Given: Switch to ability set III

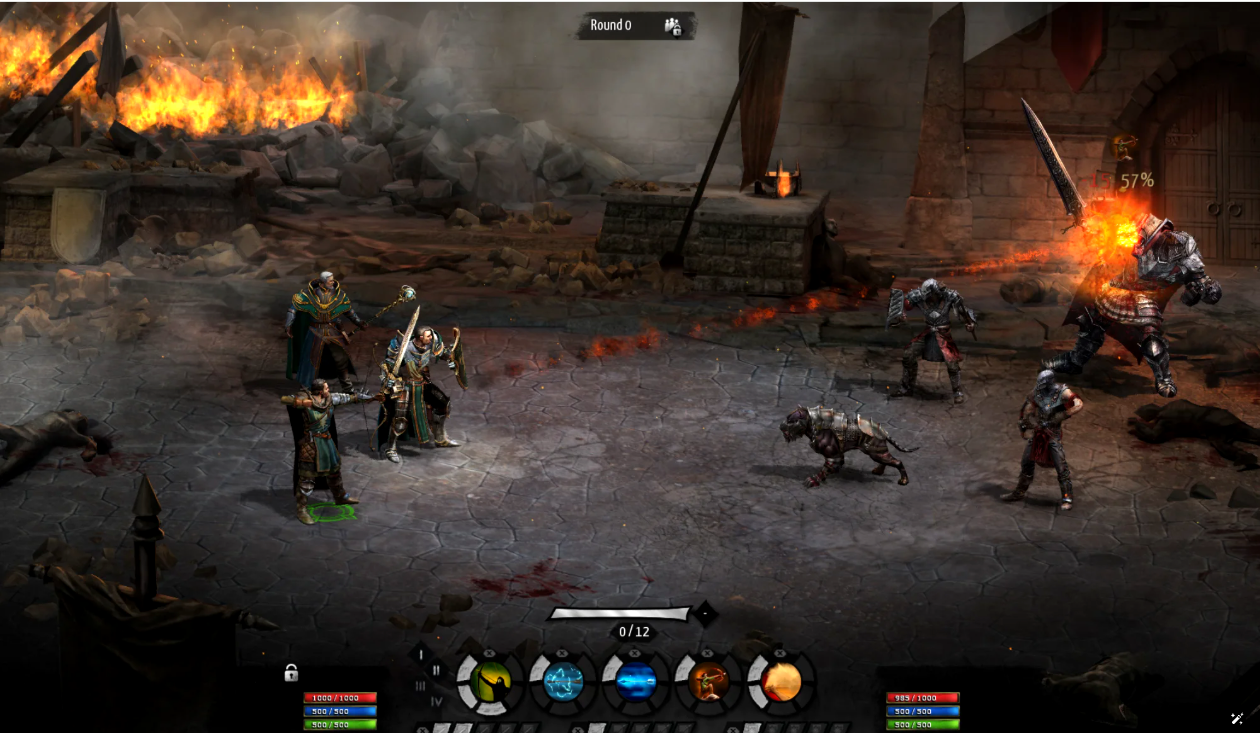Looking at the screenshot, I should click(421, 685).
